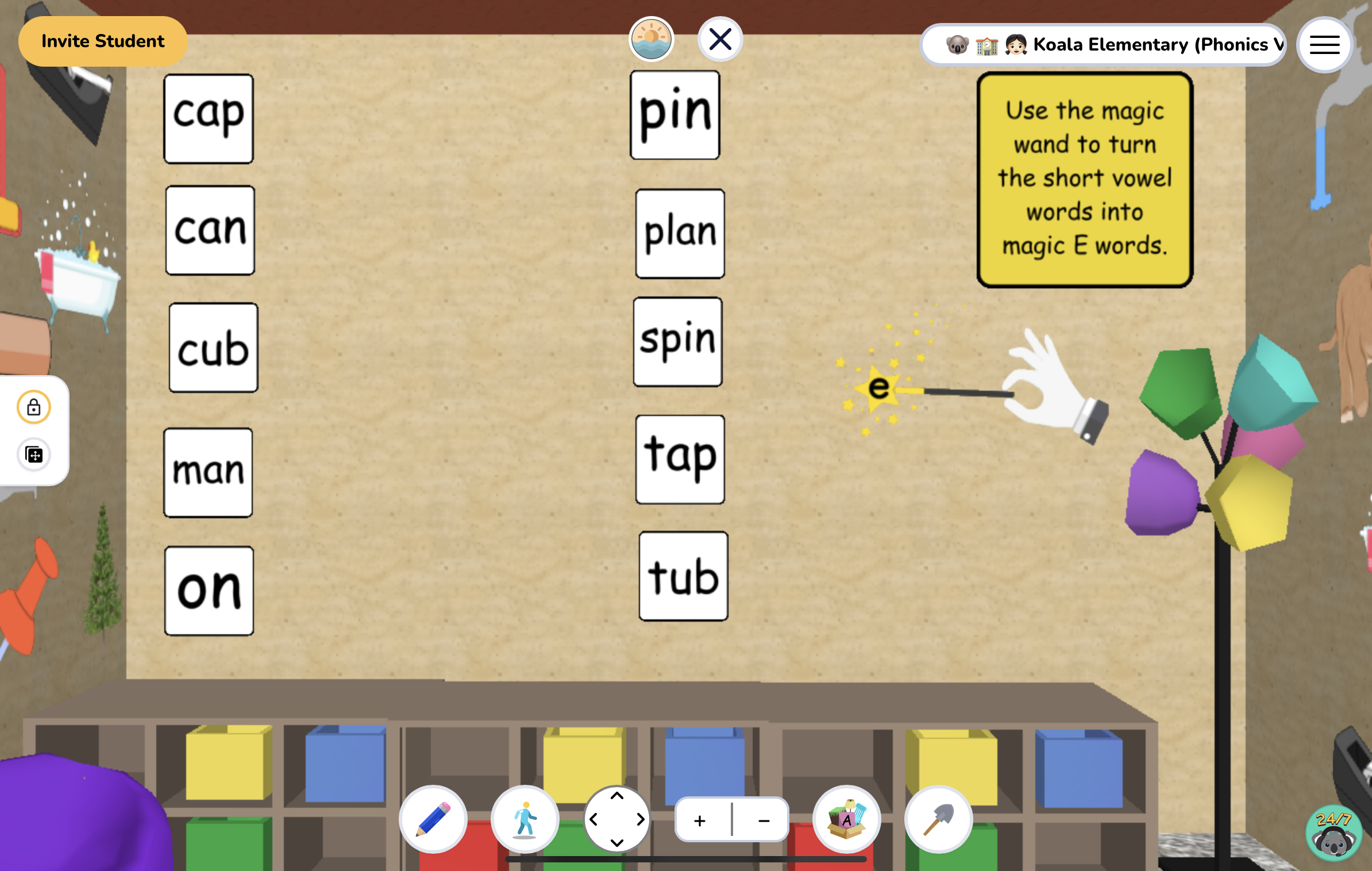
Task: Click the koala icon in the classroom name bar
Action: pyautogui.click(x=956, y=44)
